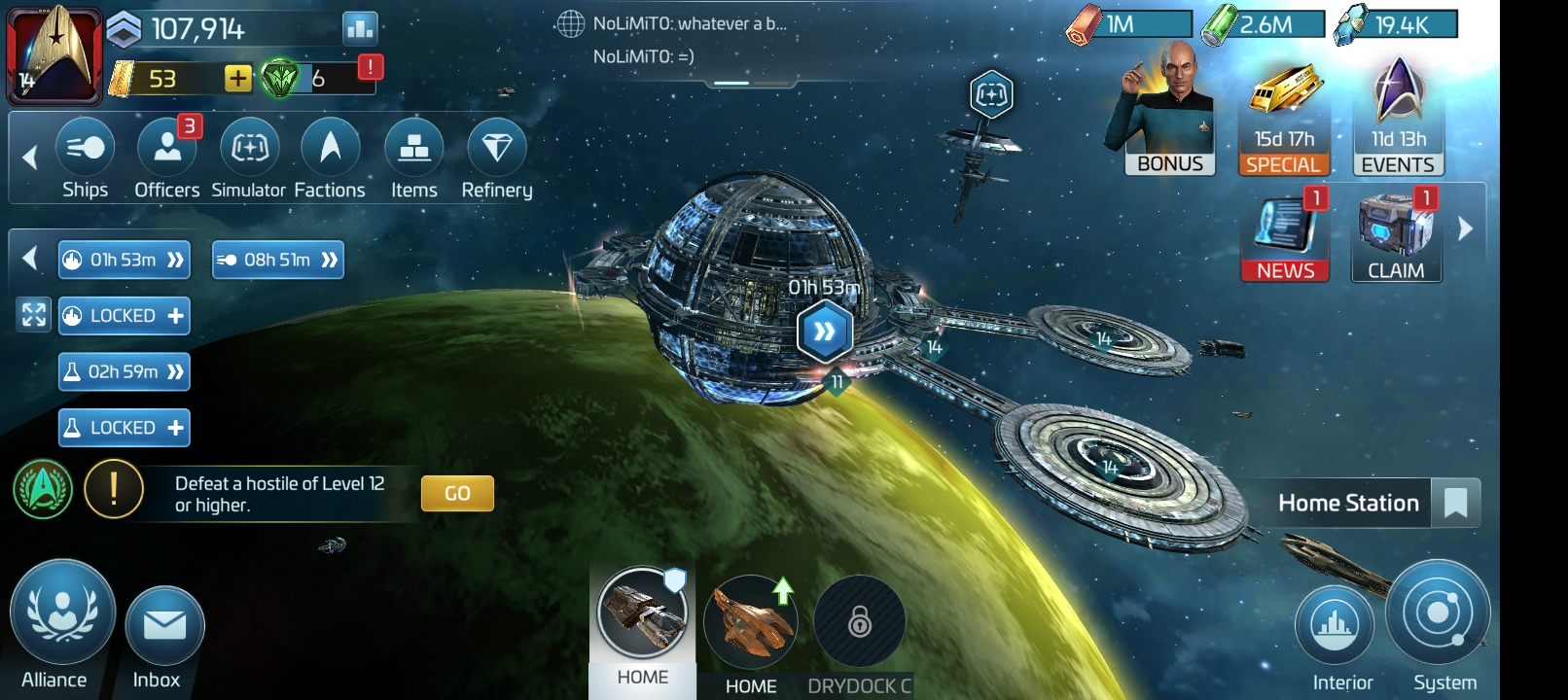Open the Refinery
Screen dimensions: 1568x700
496,157
